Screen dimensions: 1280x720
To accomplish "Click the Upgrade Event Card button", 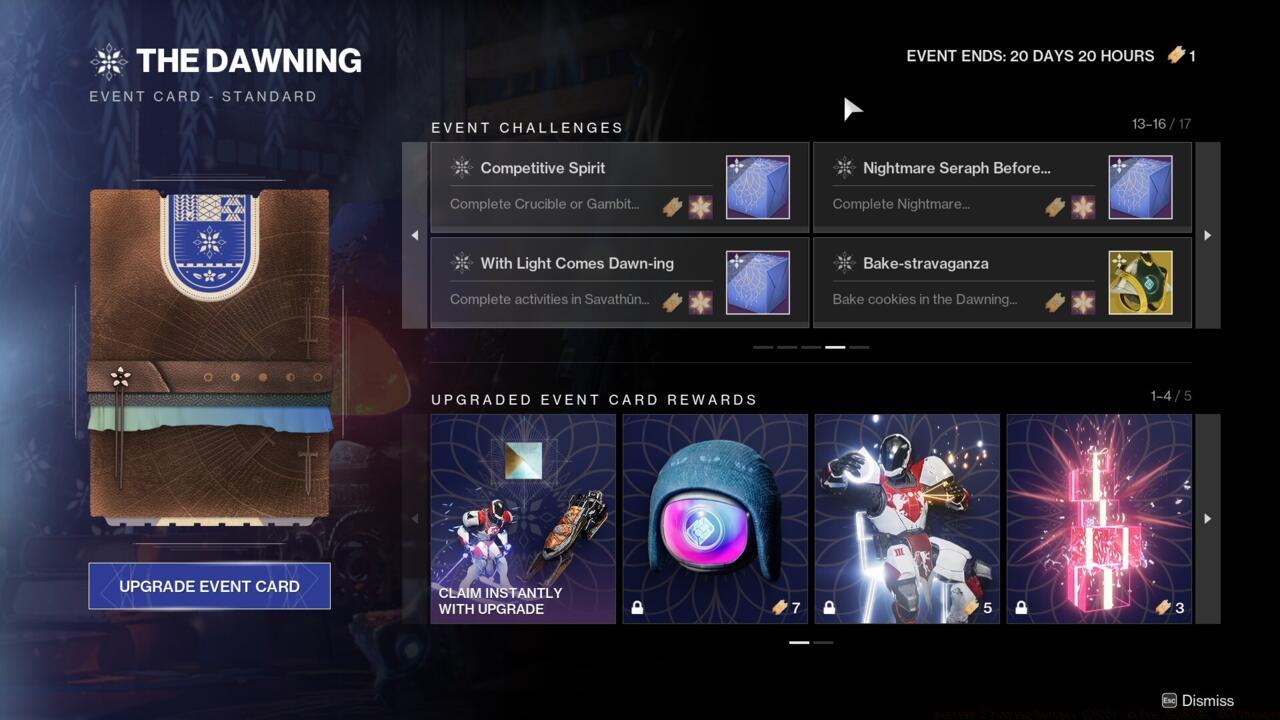I will pos(209,586).
